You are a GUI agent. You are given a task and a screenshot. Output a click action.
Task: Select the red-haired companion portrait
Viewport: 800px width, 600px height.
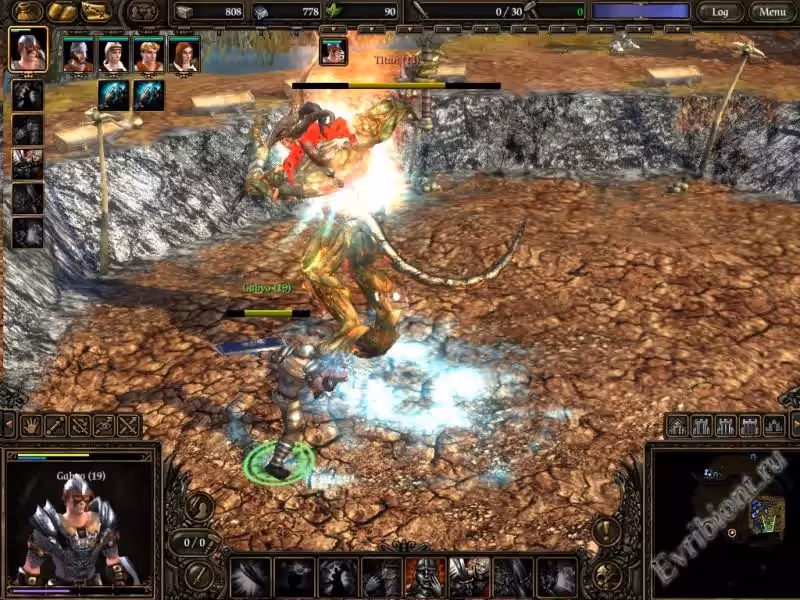tap(183, 55)
